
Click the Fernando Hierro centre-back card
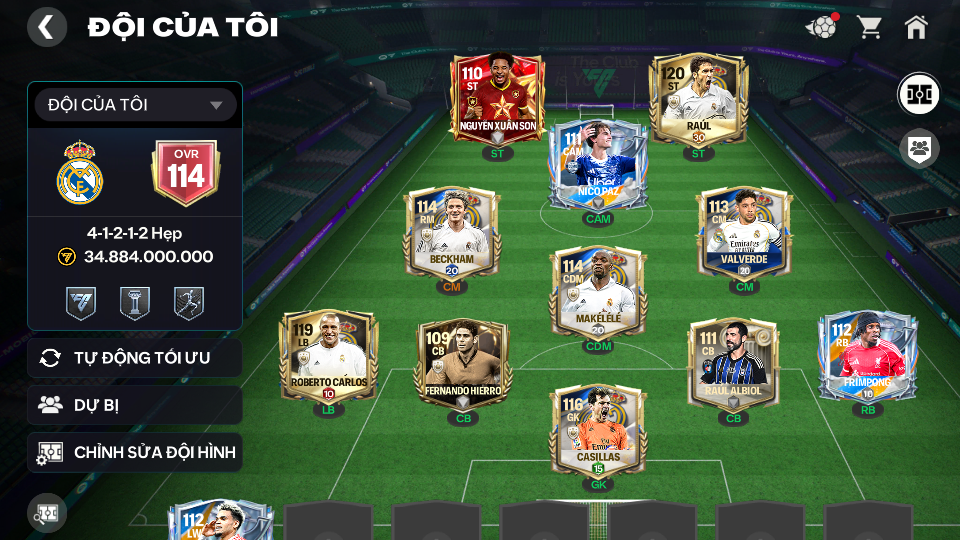463,364
